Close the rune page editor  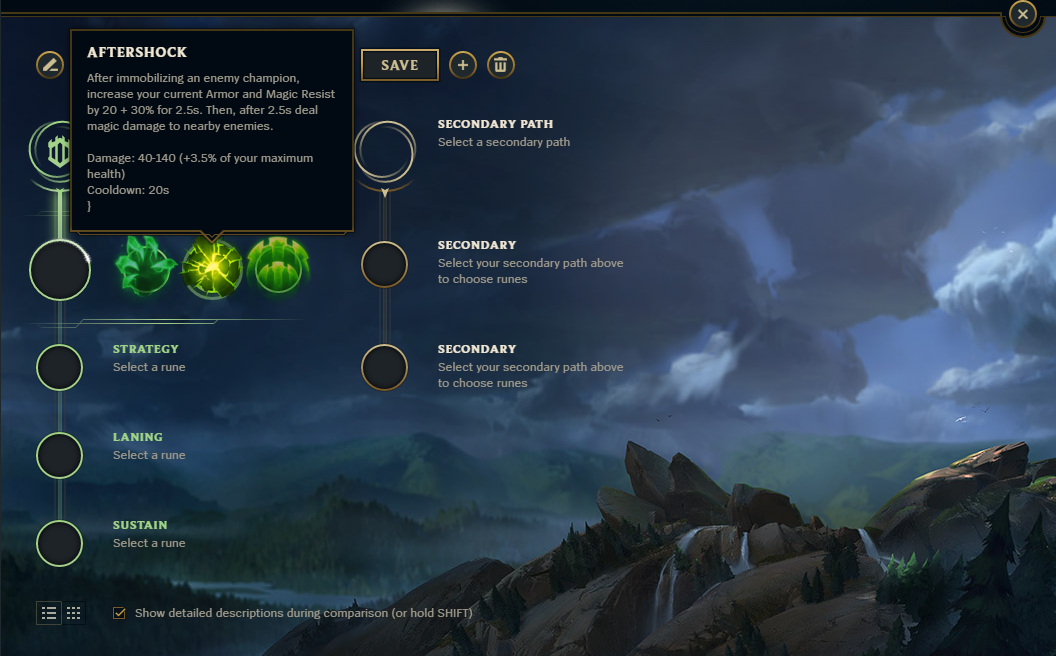[1022, 14]
